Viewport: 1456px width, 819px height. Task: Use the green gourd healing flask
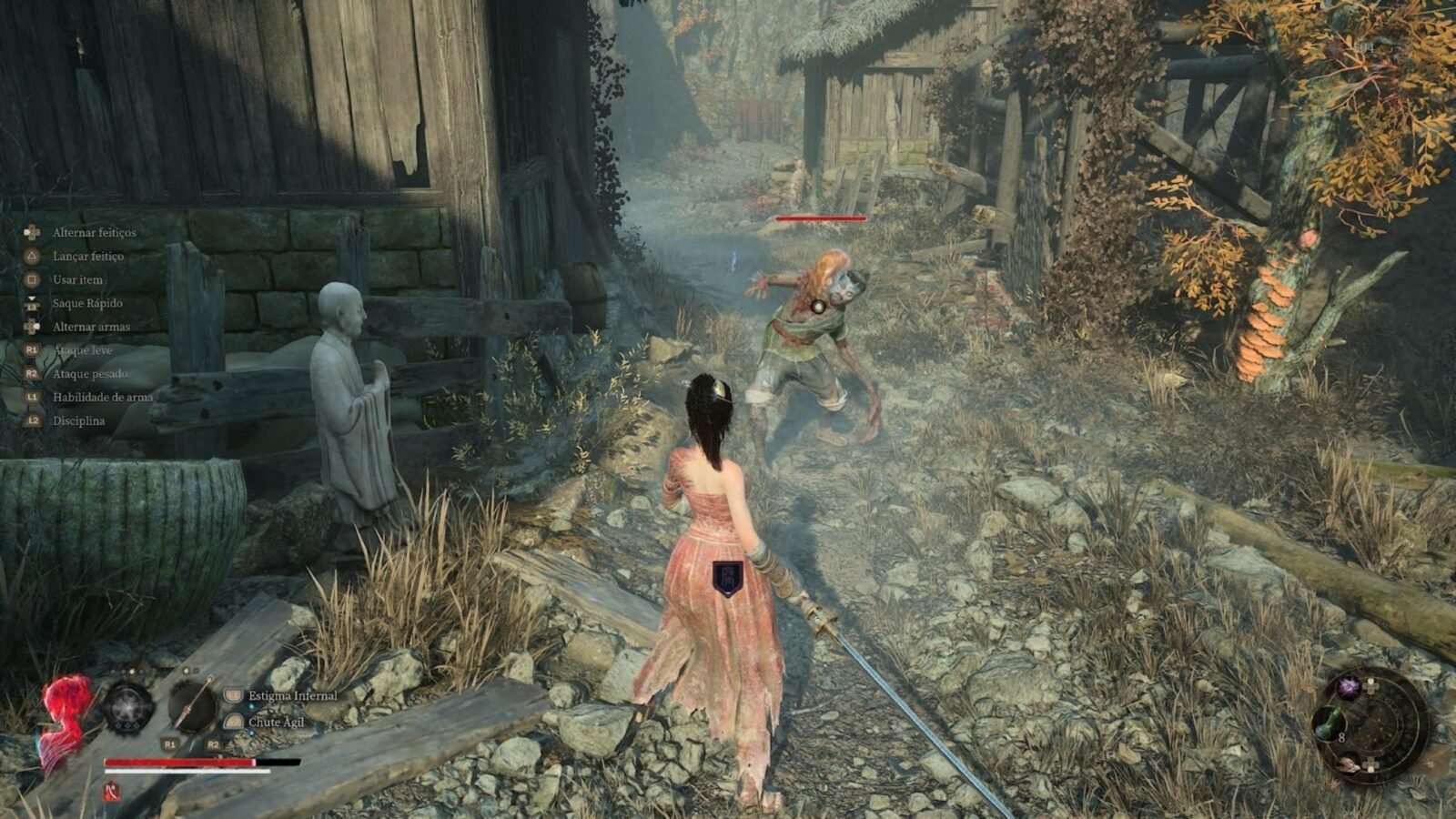click(x=1328, y=725)
